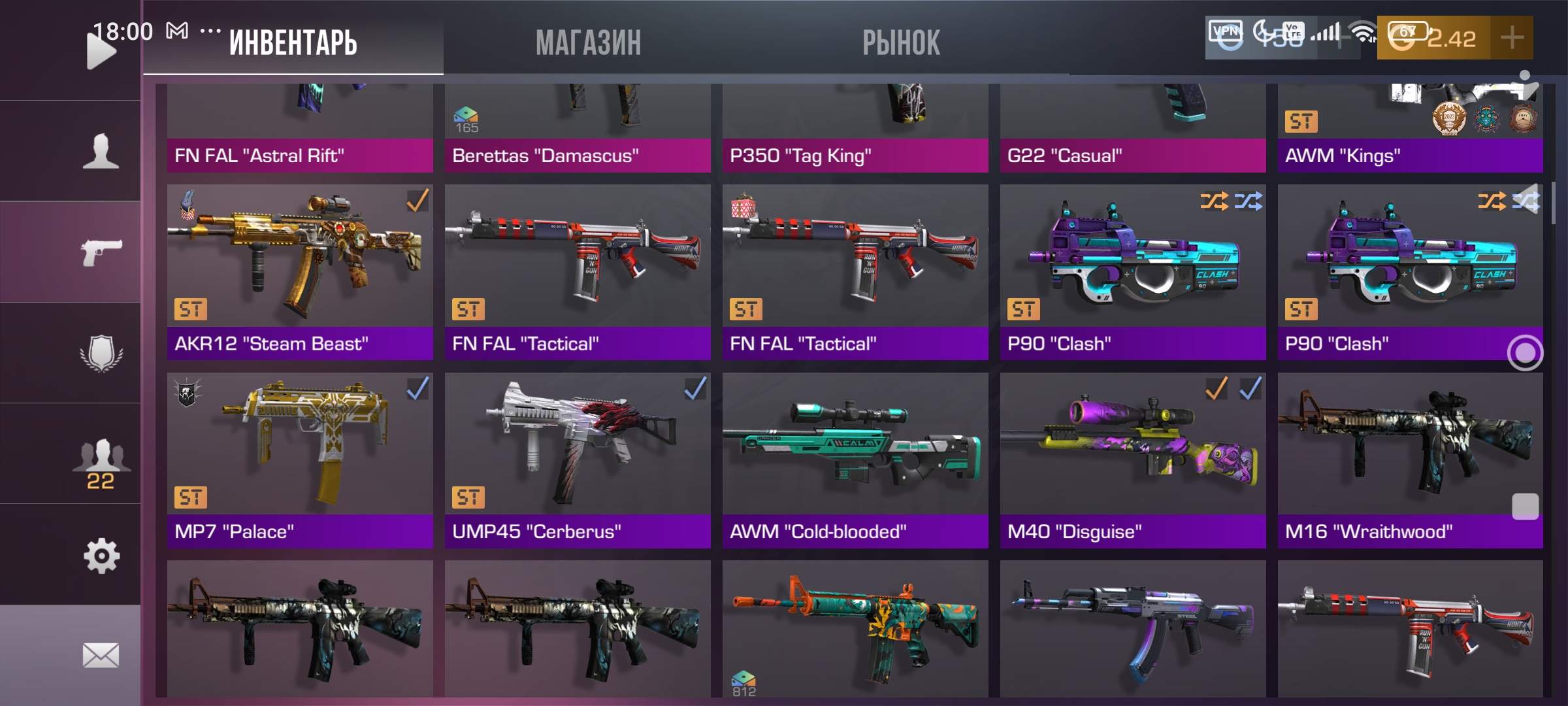
Task: Select the Инвентарь tab
Action: pos(293,43)
